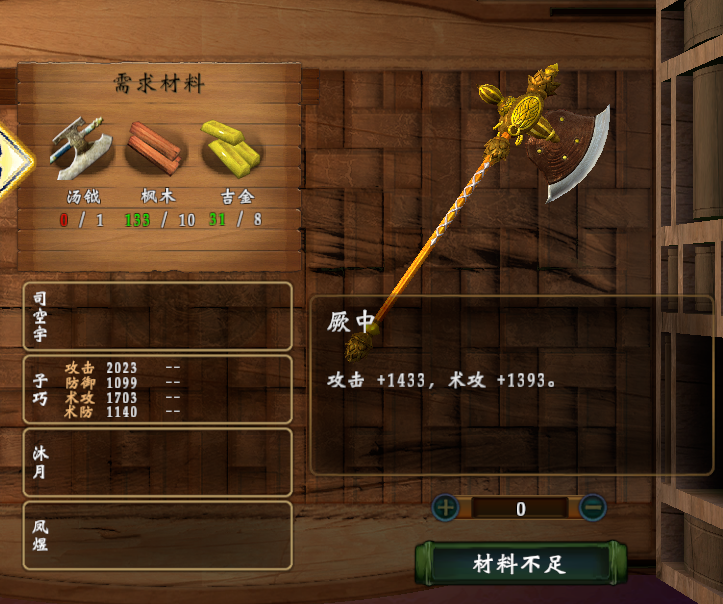
Task: Choose the 司空宇 character row
Action: [157, 316]
